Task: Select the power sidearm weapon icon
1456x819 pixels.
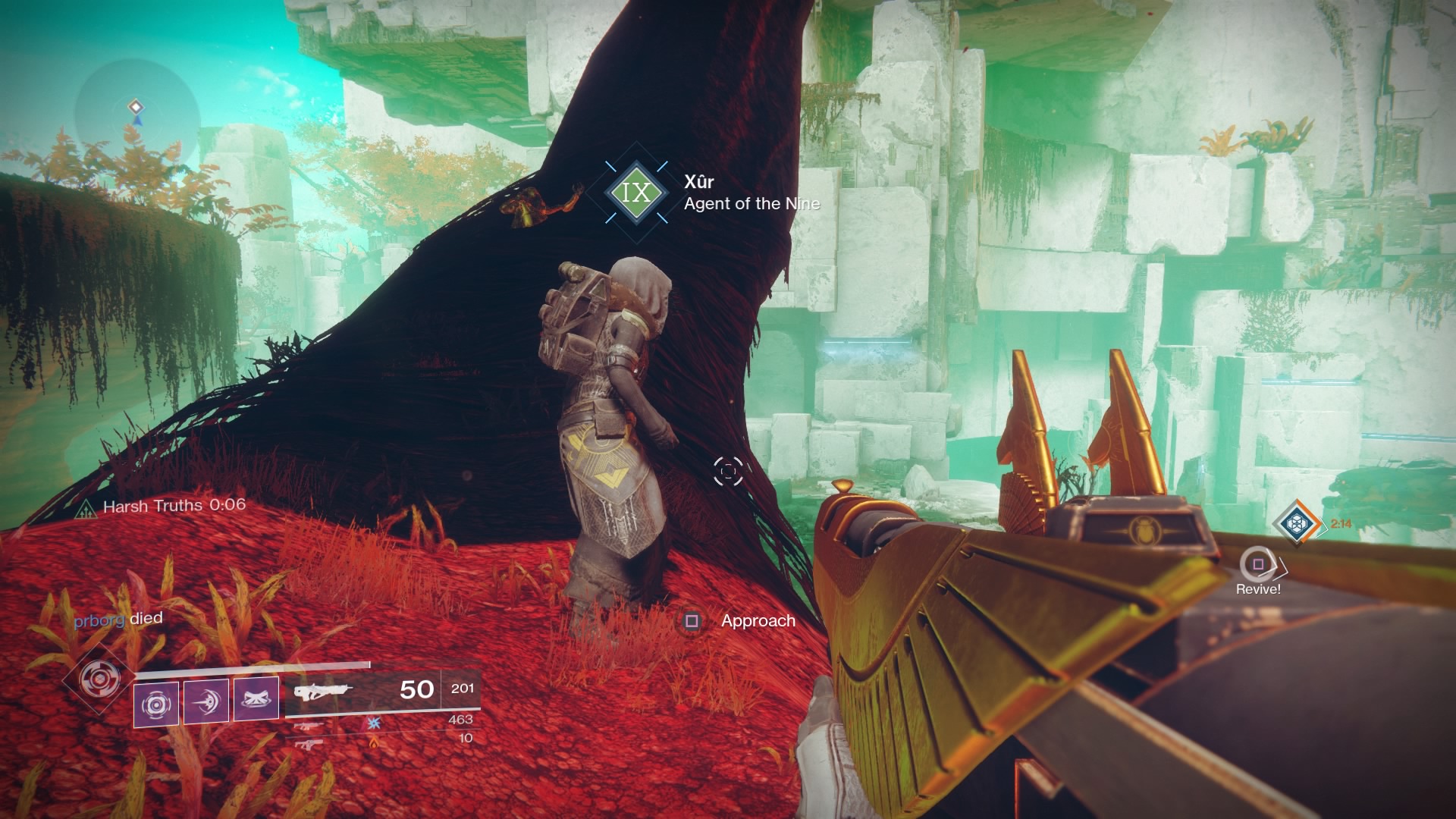Action: point(308,745)
